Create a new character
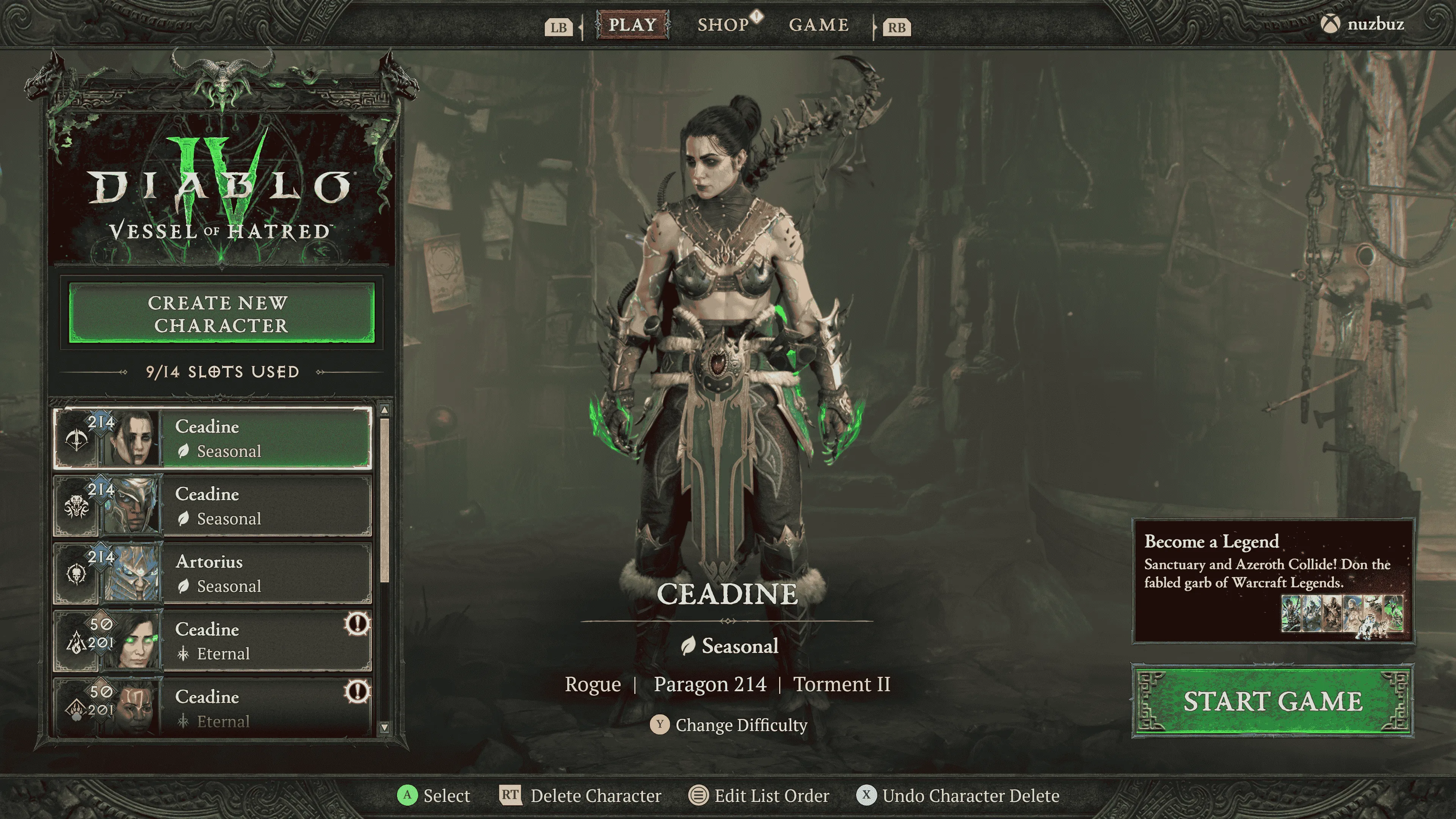The width and height of the screenshot is (1456, 819). pos(221,314)
